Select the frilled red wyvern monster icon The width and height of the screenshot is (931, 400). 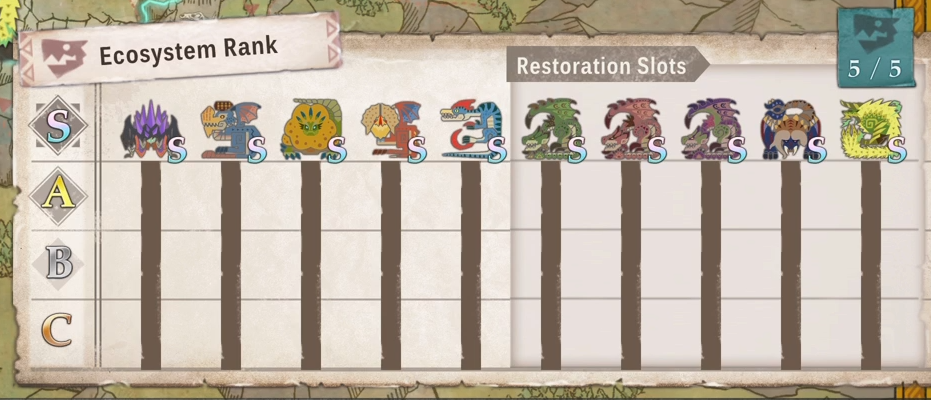[x=390, y=130]
